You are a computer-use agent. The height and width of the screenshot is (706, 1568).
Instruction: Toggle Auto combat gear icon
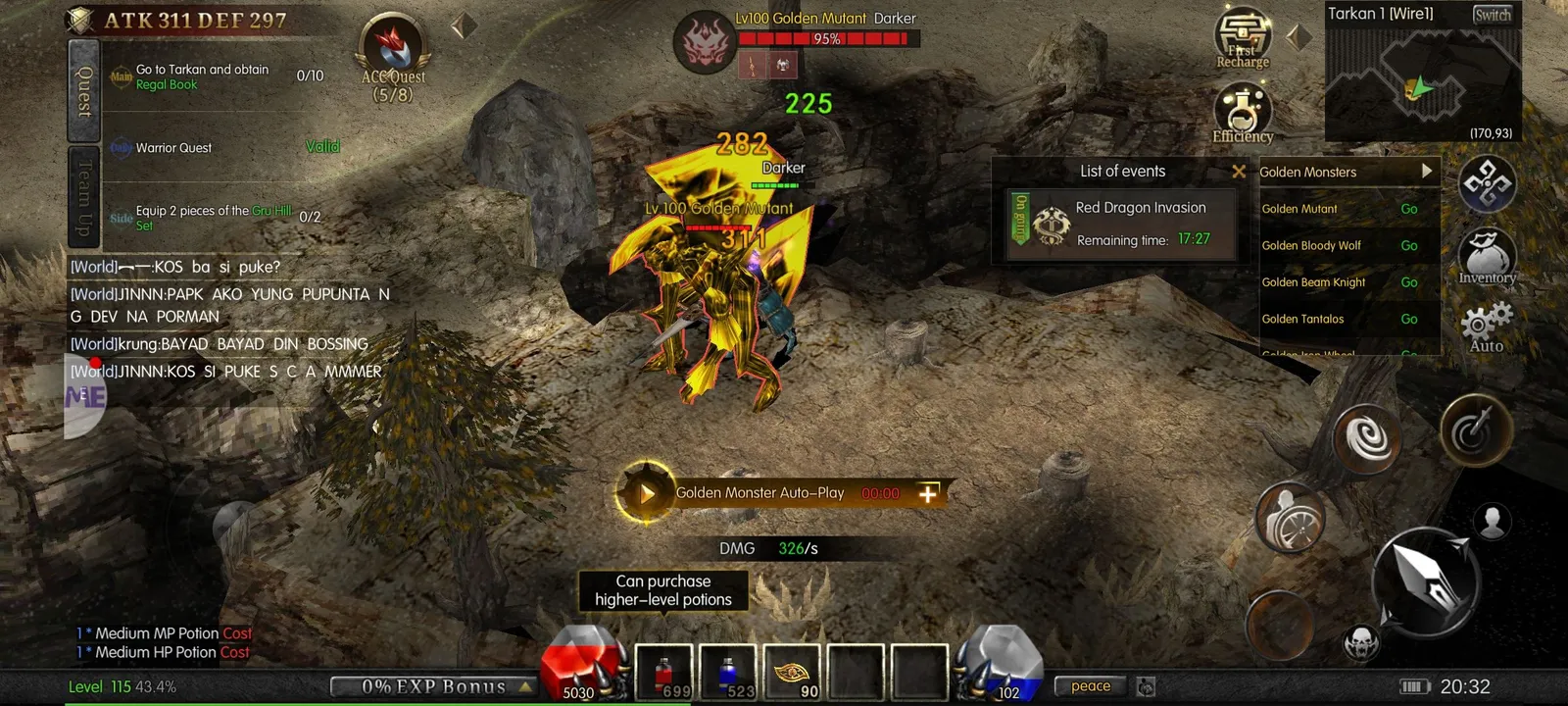(1487, 327)
